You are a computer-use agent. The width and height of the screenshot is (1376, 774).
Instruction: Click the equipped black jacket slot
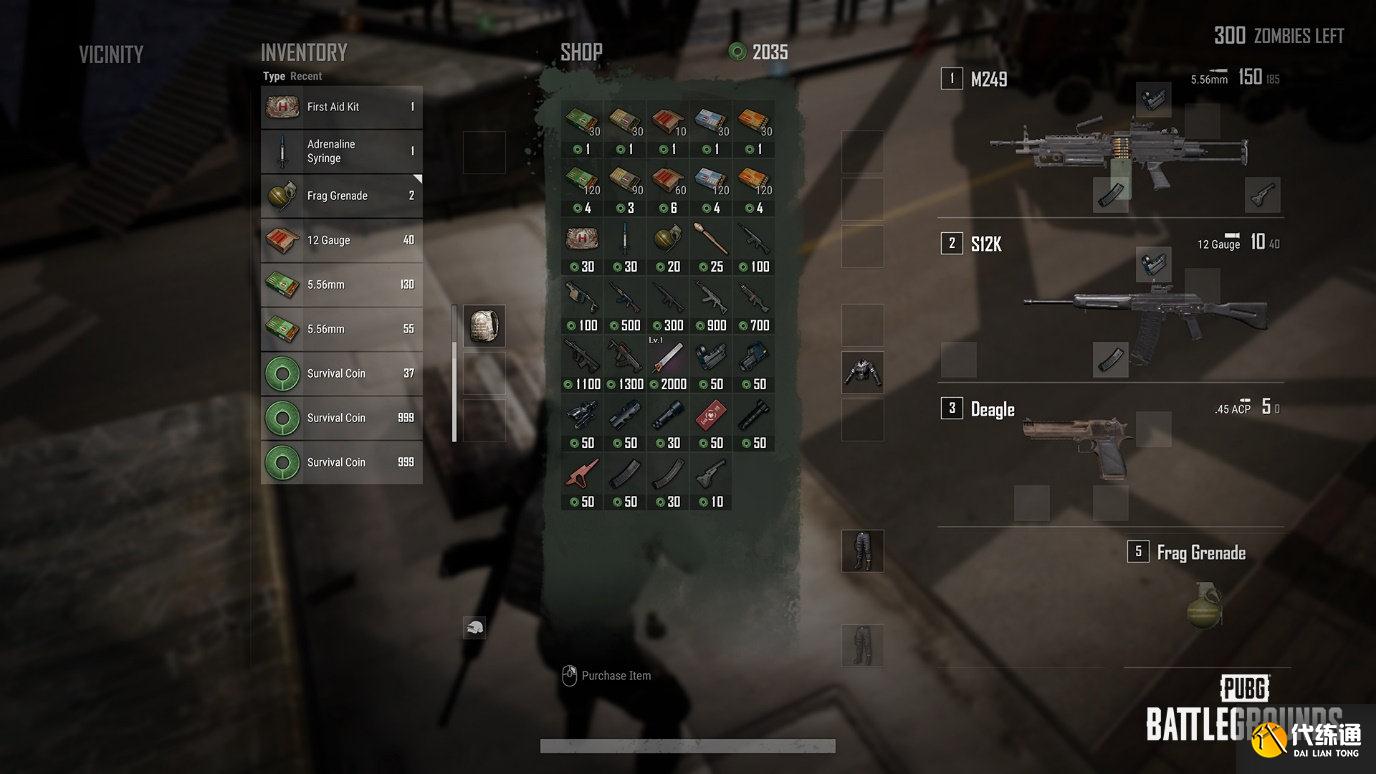tap(862, 372)
